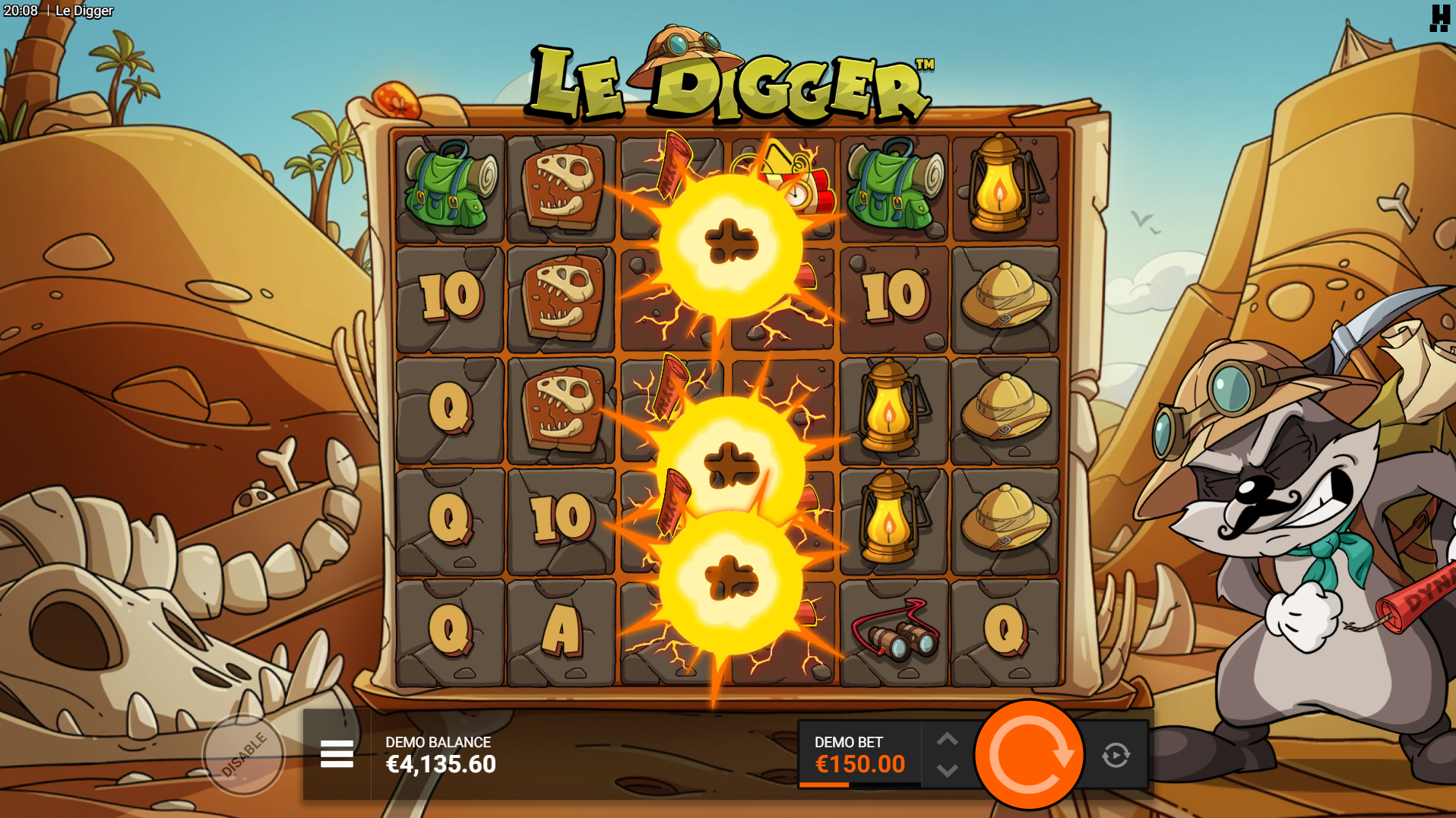Open the hamburger menu
This screenshot has width=1456, height=818.
point(337,754)
